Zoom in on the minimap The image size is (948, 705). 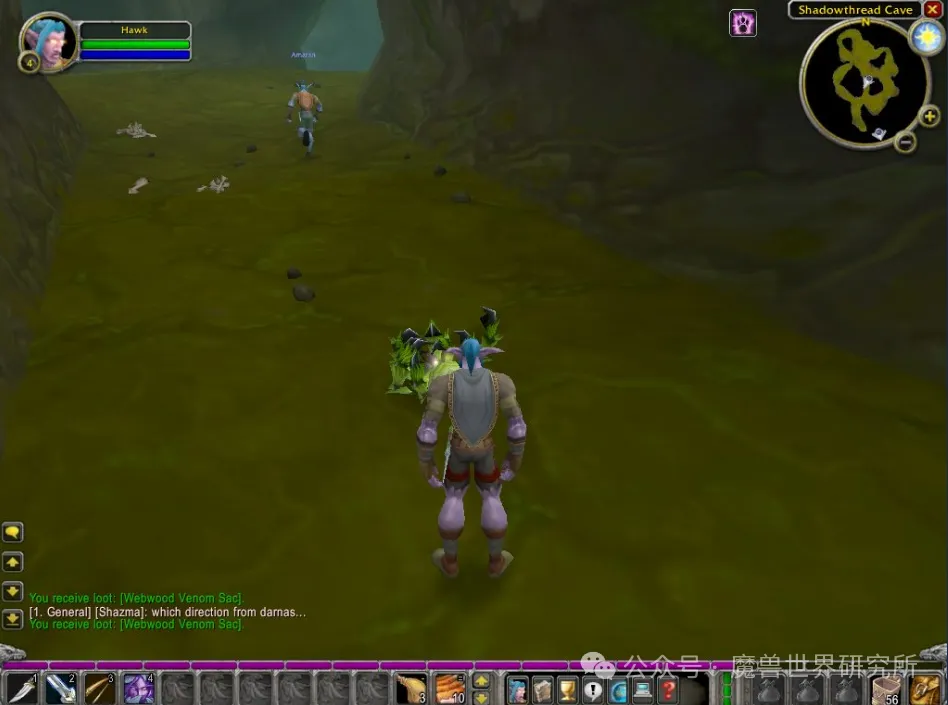929,117
